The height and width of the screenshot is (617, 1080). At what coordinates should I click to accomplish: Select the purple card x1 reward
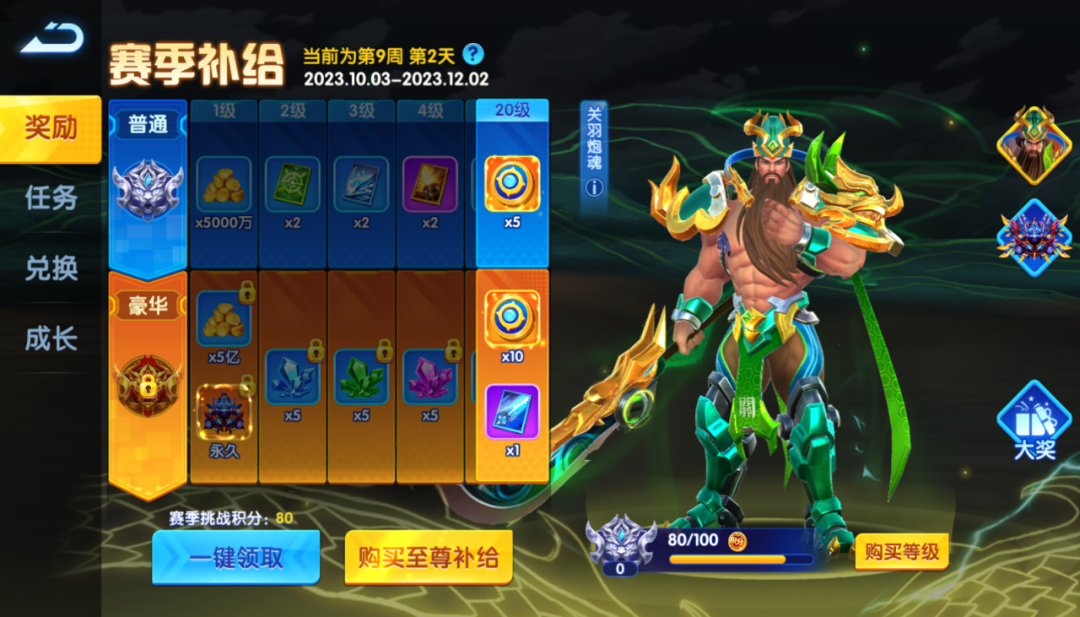(512, 412)
